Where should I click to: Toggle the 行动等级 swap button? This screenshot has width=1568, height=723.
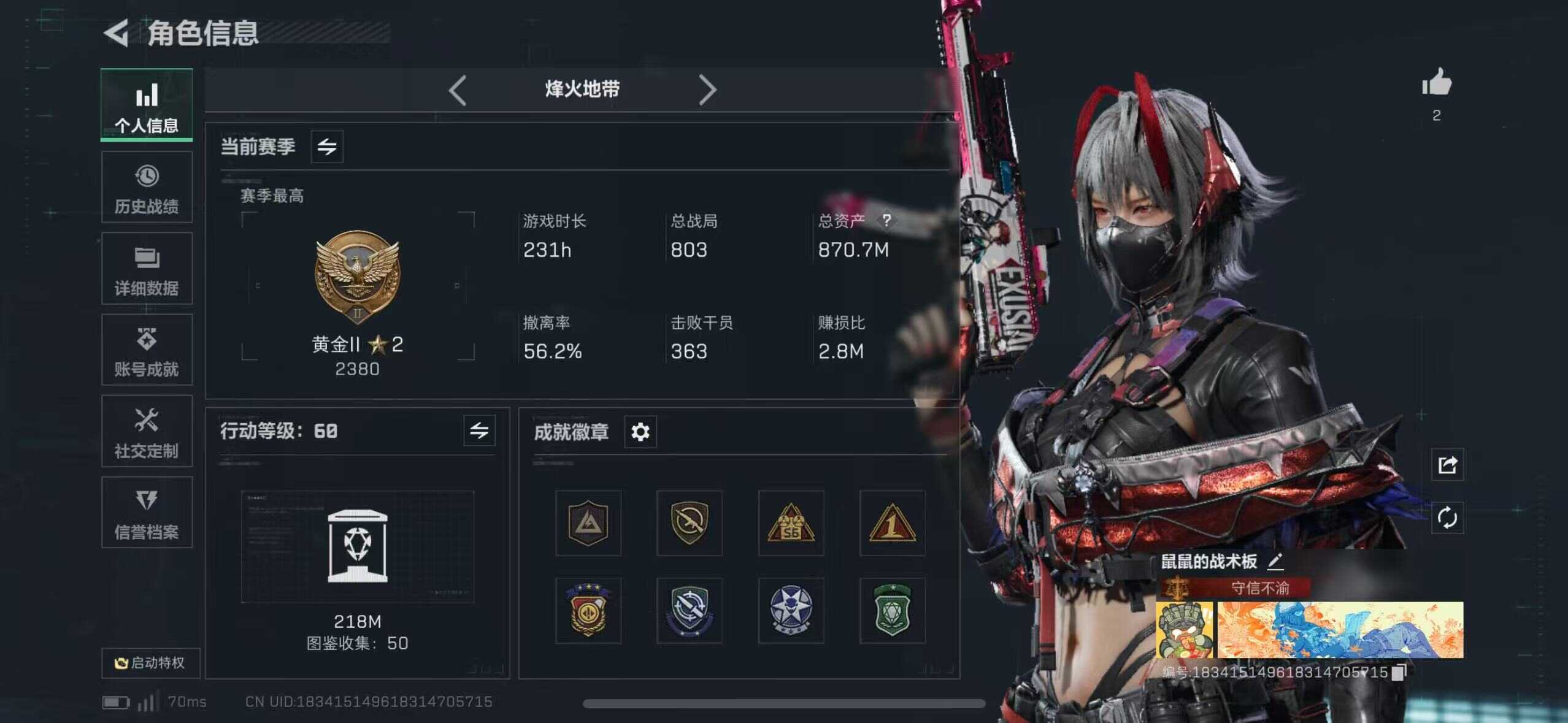pyautogui.click(x=479, y=430)
